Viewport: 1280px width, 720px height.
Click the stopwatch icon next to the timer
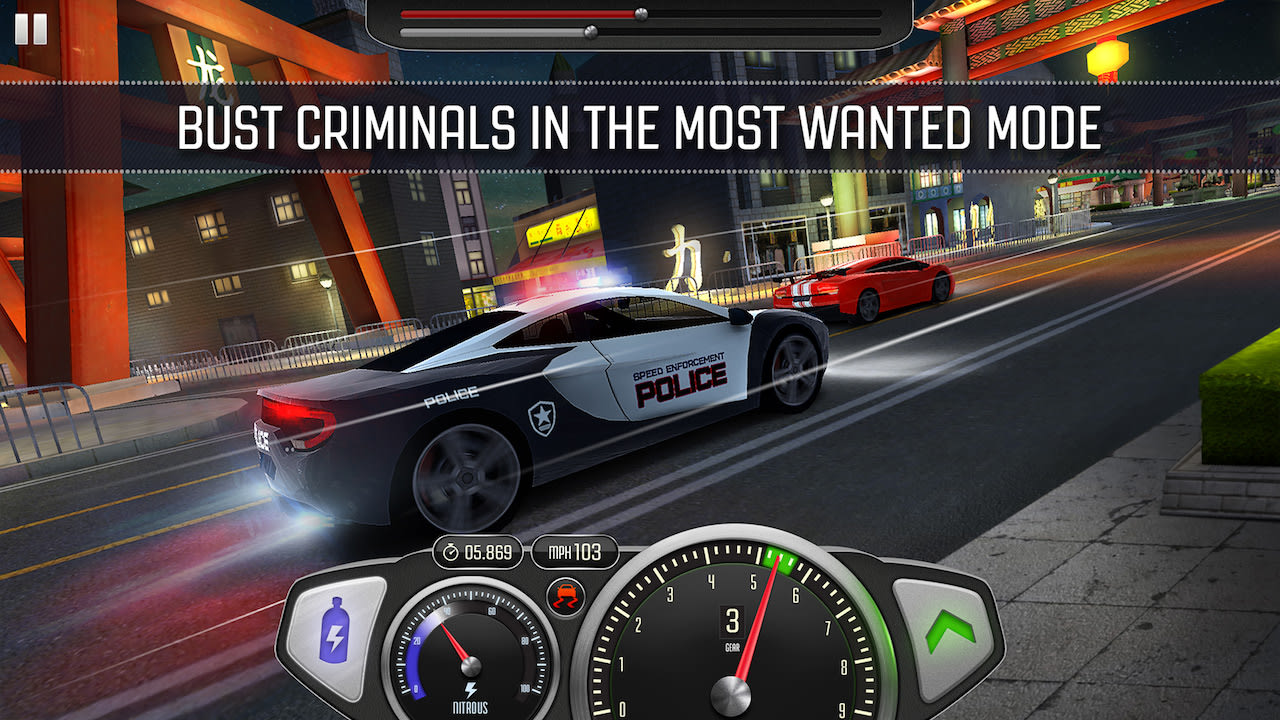tap(450, 551)
